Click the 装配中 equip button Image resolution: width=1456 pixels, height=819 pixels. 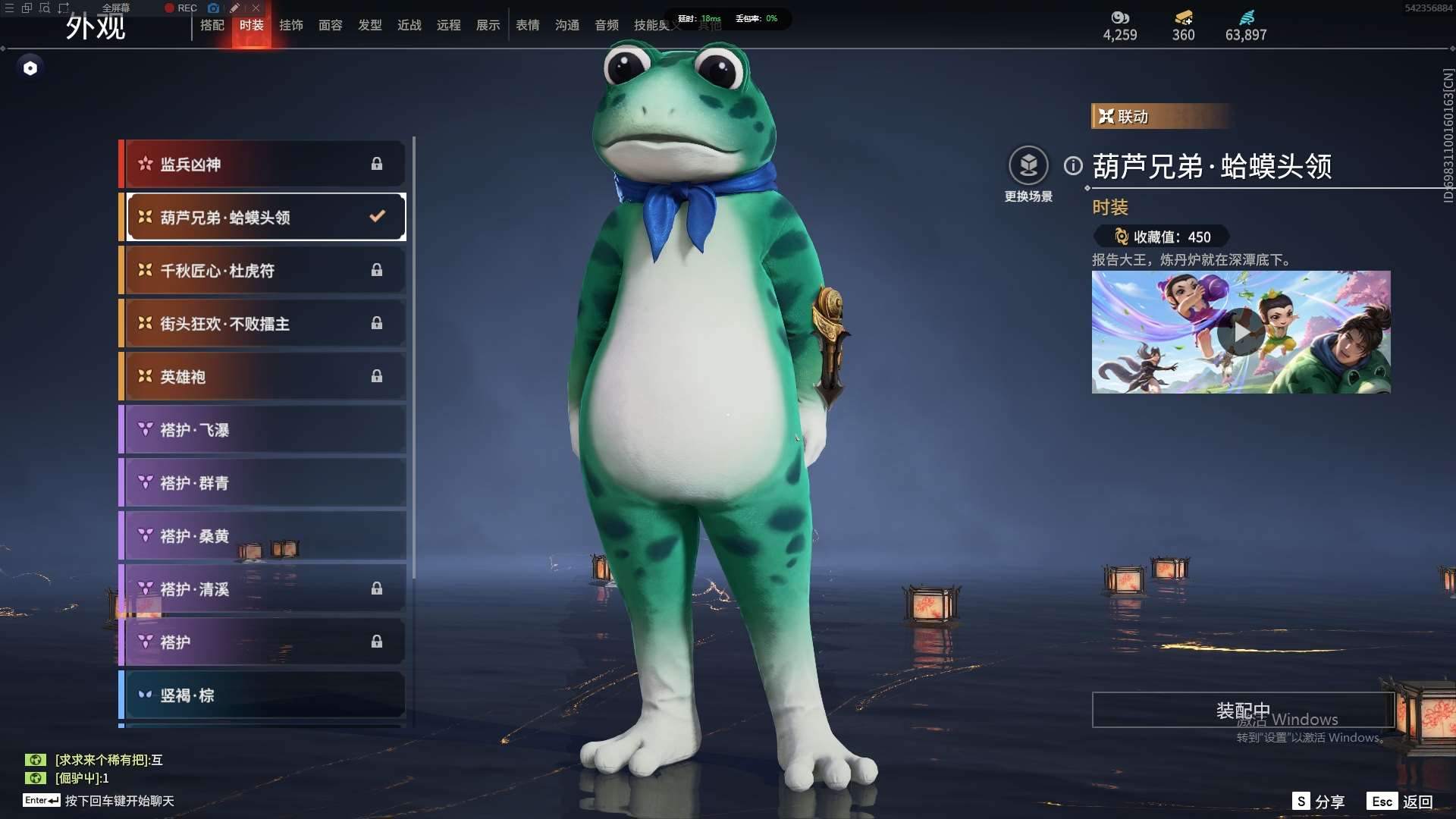click(1242, 711)
